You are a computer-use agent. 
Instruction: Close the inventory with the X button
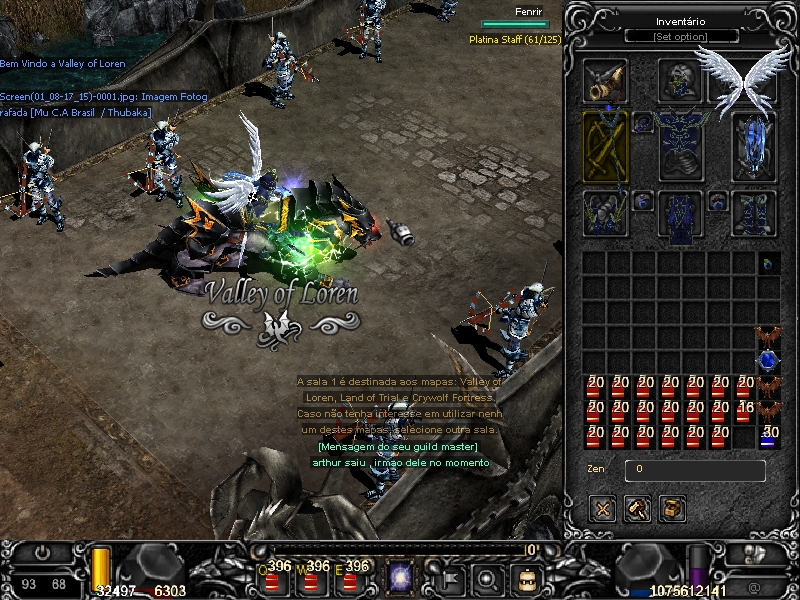602,509
